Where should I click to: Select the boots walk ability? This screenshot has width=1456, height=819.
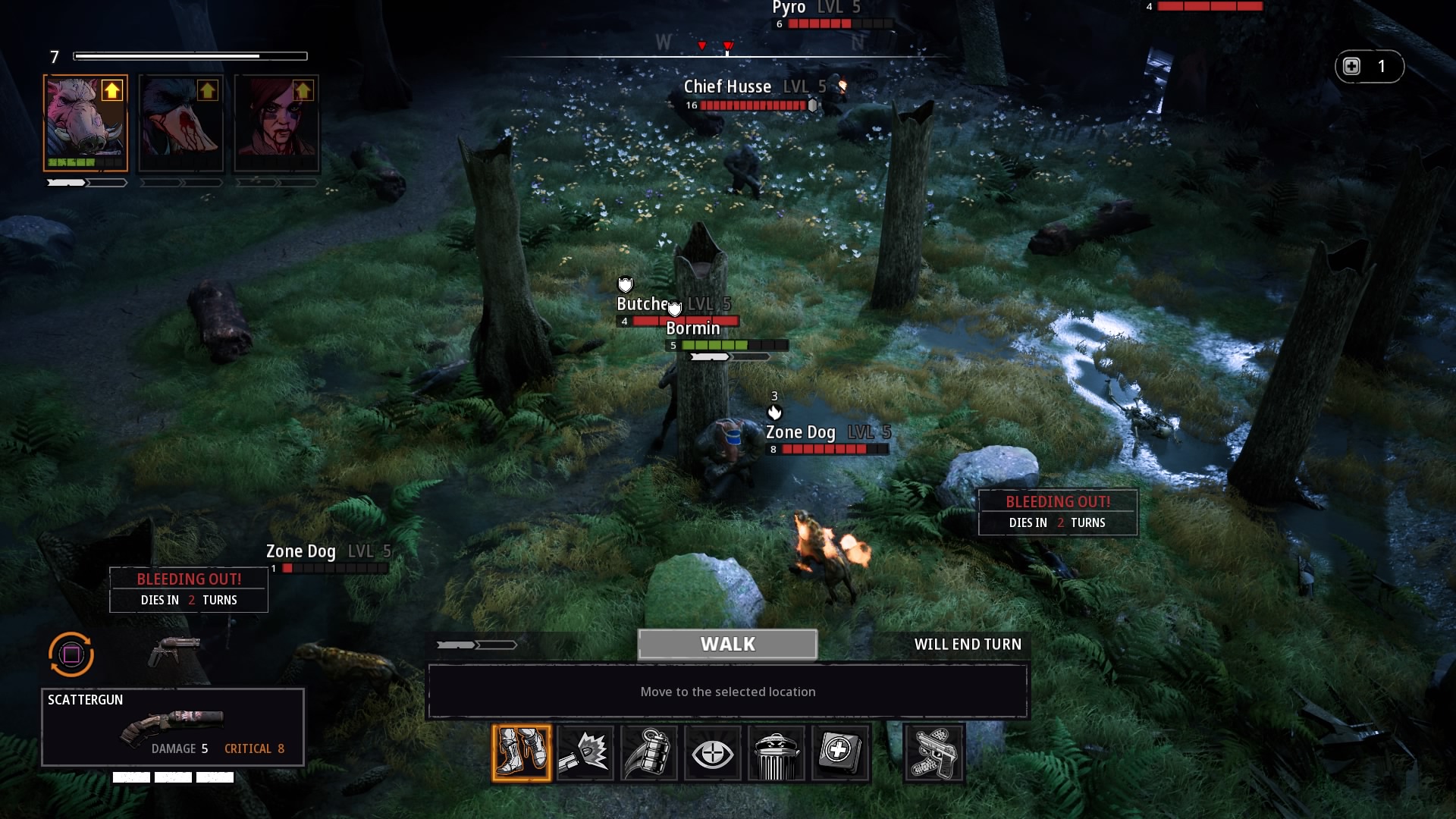pos(522,752)
